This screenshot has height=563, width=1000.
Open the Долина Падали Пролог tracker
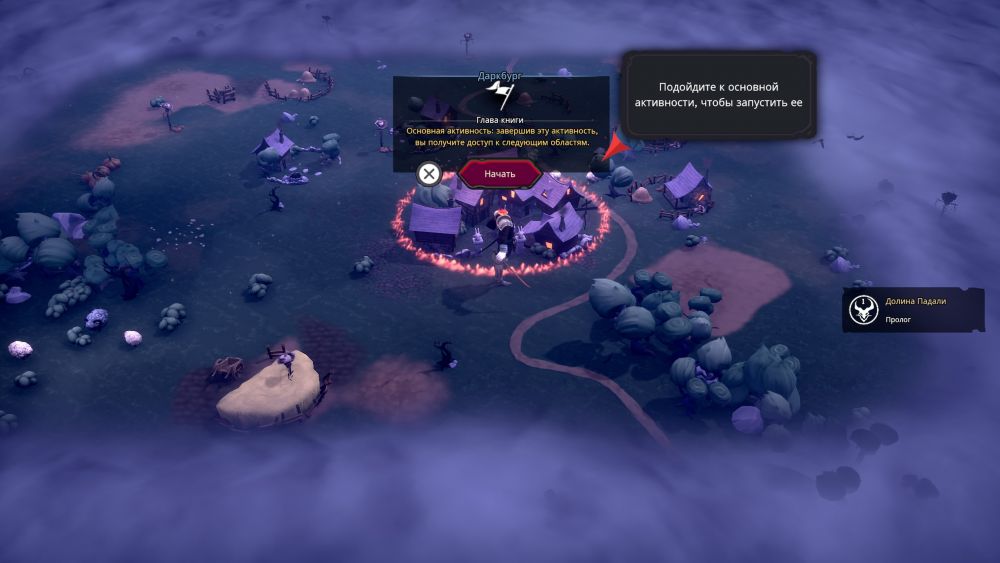(913, 310)
